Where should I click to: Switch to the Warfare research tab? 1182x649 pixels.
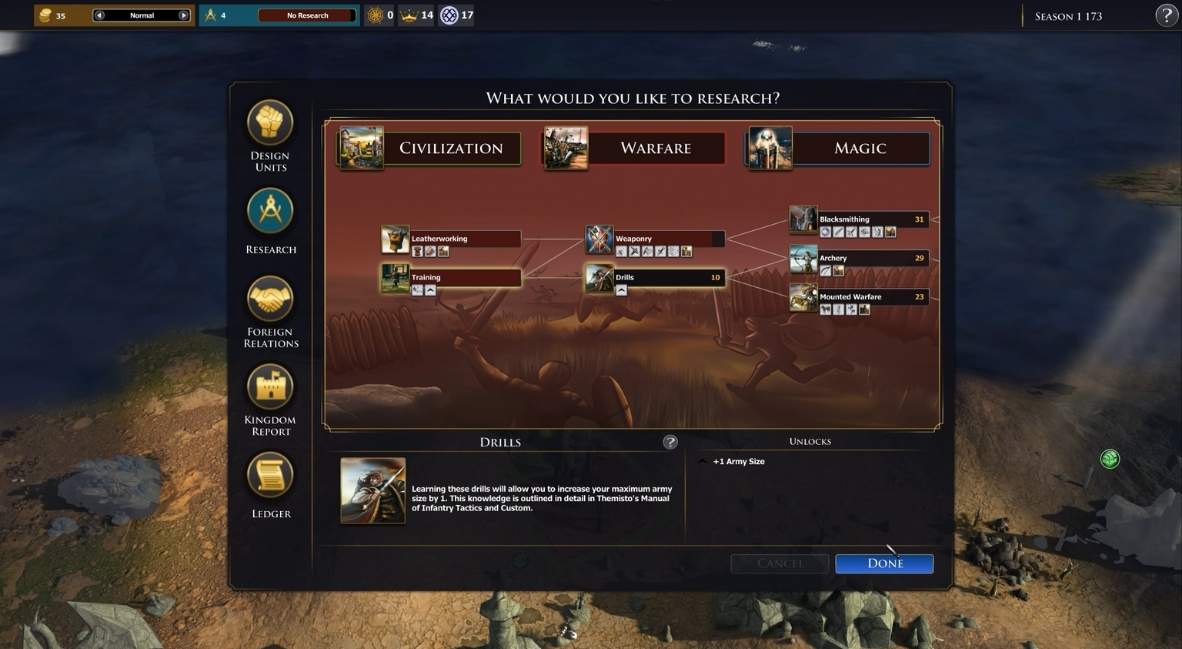634,148
